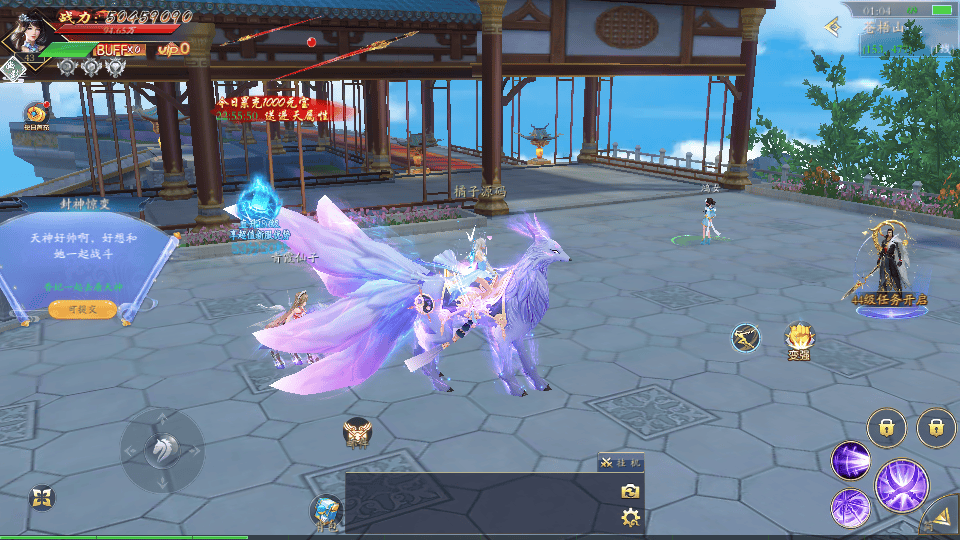The width and height of the screenshot is (960, 540).
Task: Open the backpack (背包) icon
Action: point(325,510)
